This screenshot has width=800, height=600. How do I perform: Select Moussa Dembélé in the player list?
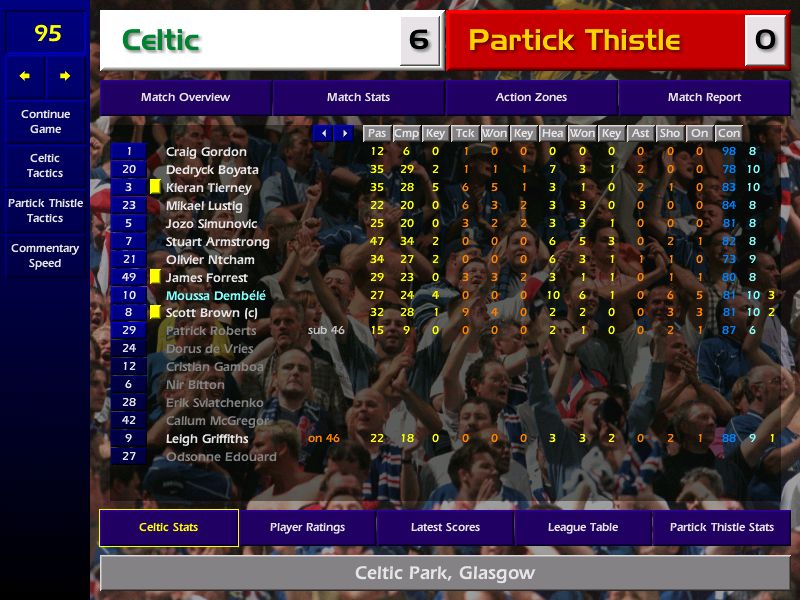coord(216,296)
